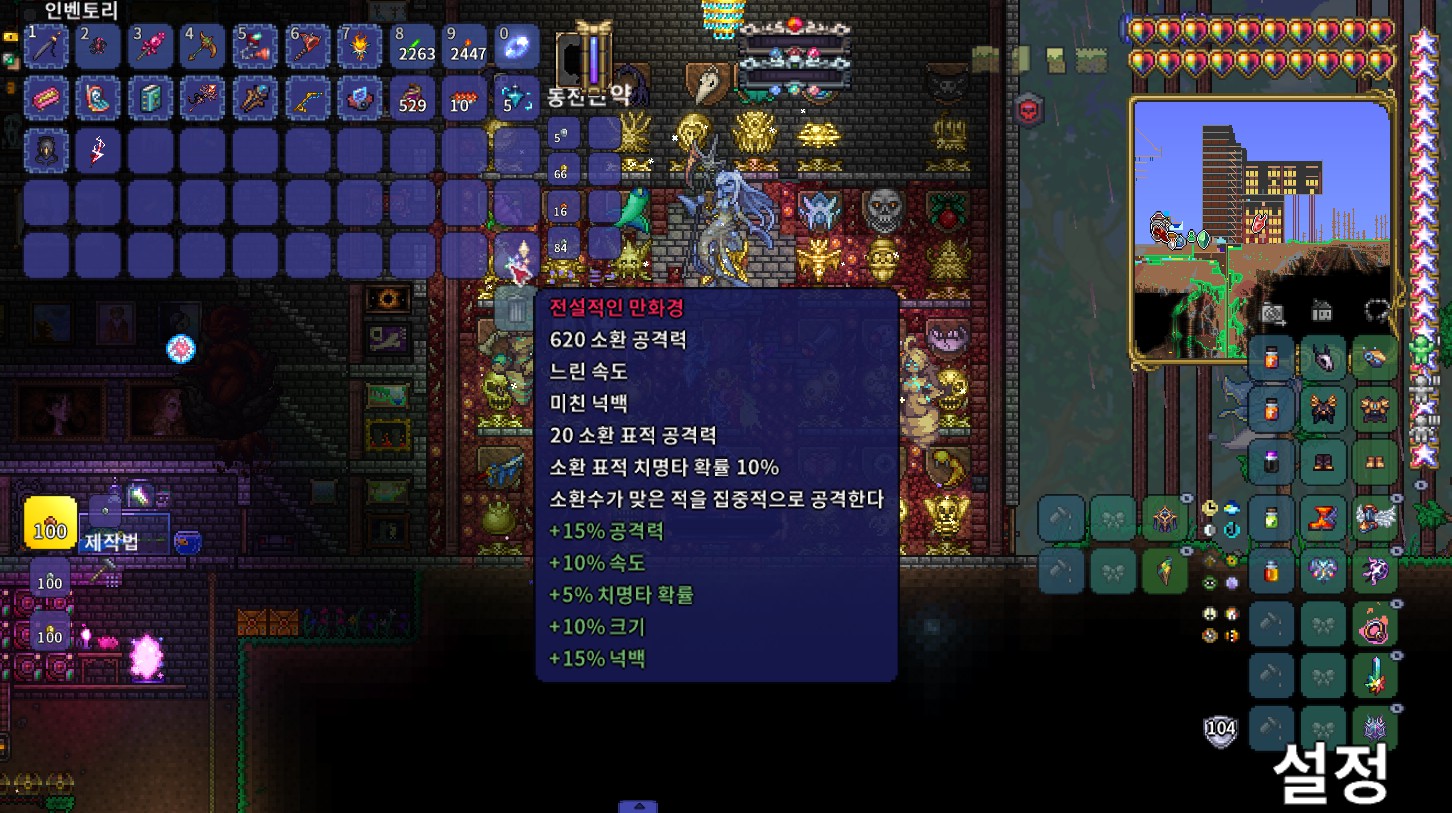Select the rainbow sword accessory slot
The height and width of the screenshot is (813, 1452).
point(1374,676)
